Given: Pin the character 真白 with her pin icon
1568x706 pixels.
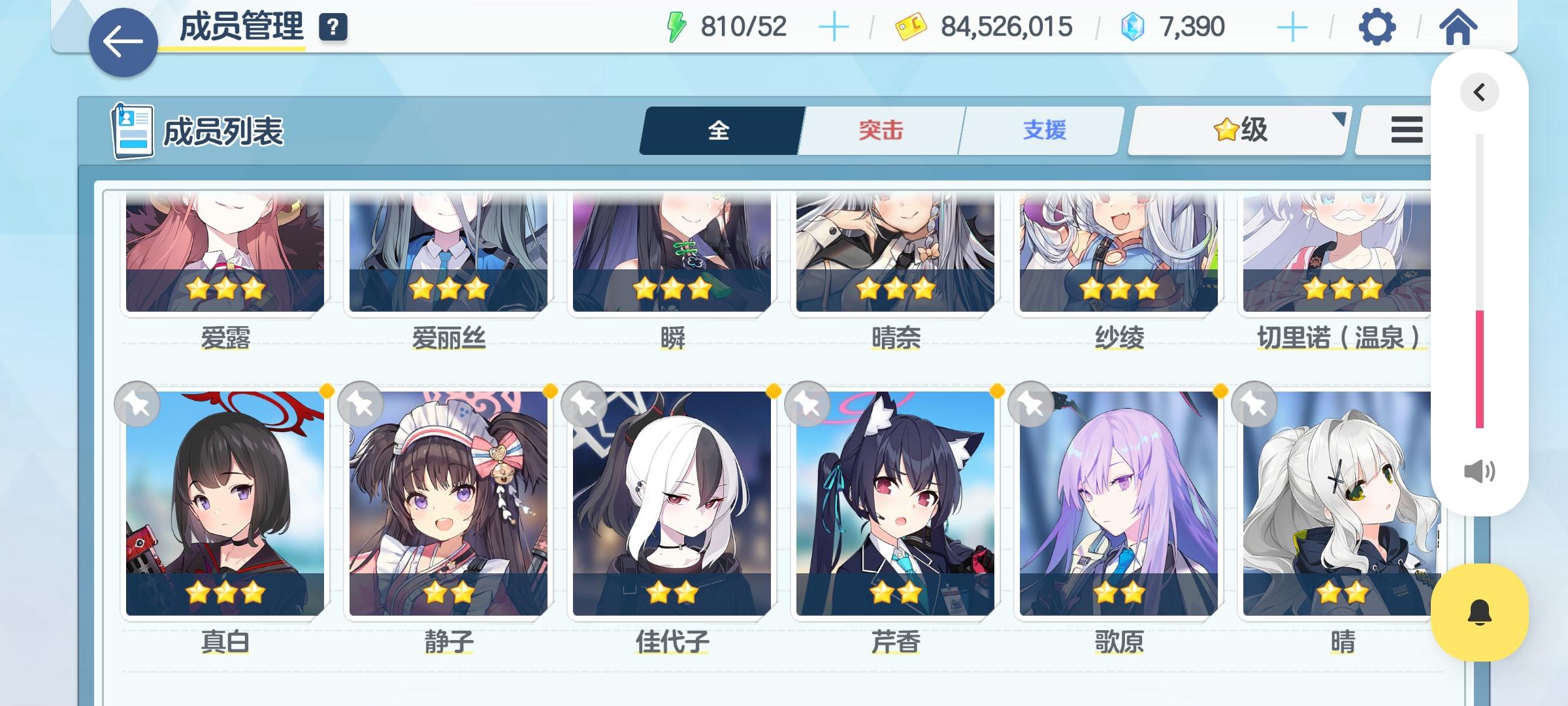Looking at the screenshot, I should pyautogui.click(x=139, y=405).
